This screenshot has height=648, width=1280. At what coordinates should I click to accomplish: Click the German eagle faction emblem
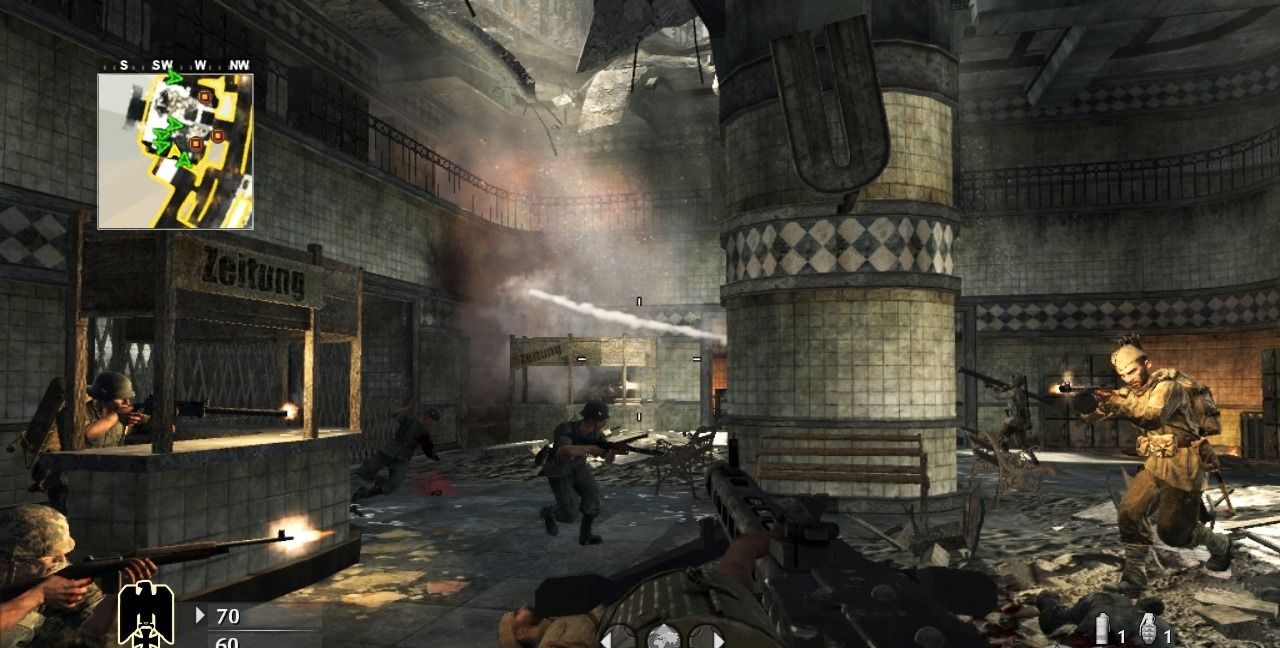click(x=146, y=613)
